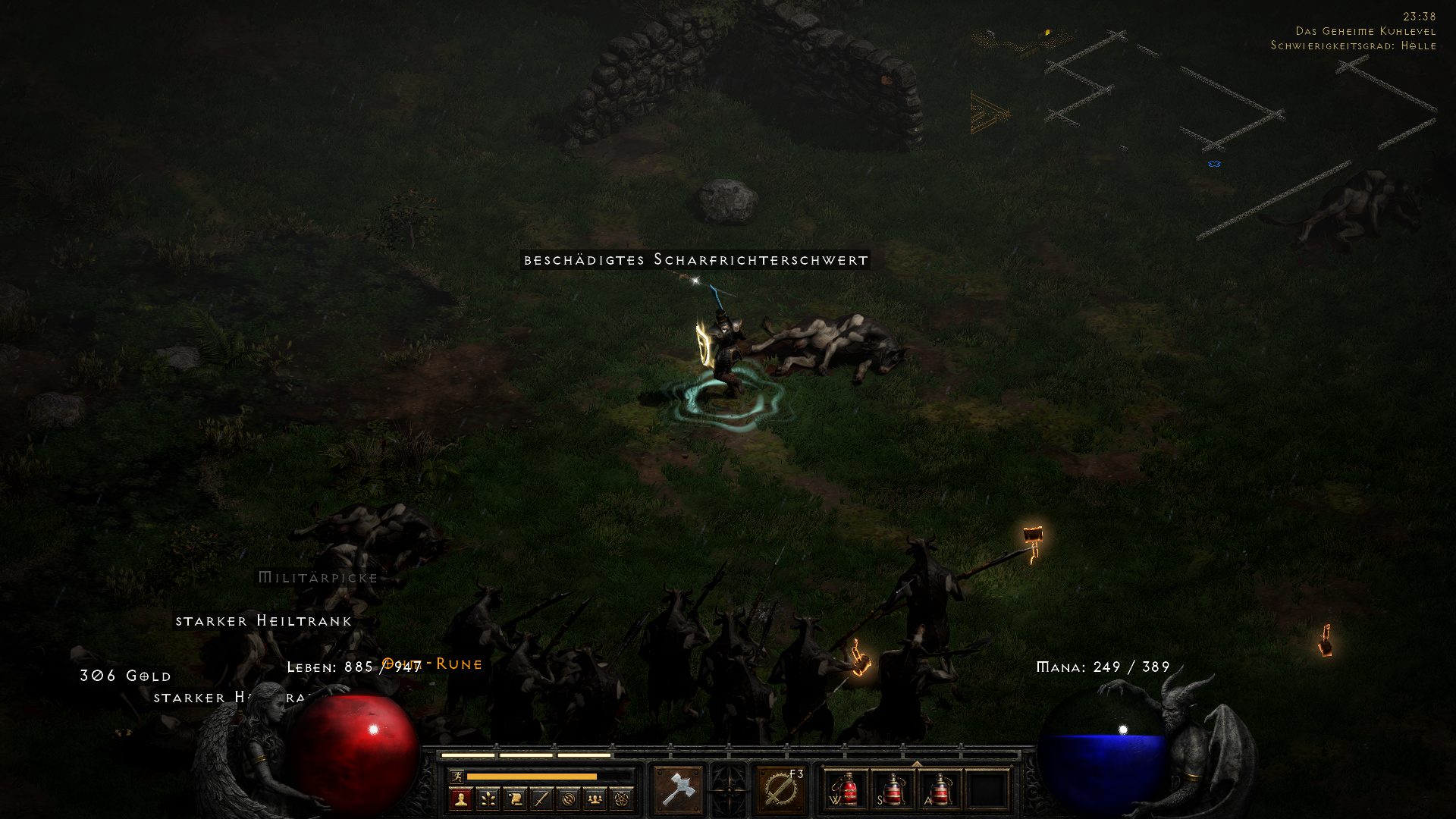Pick up the Dol-Rune

[x=432, y=664]
